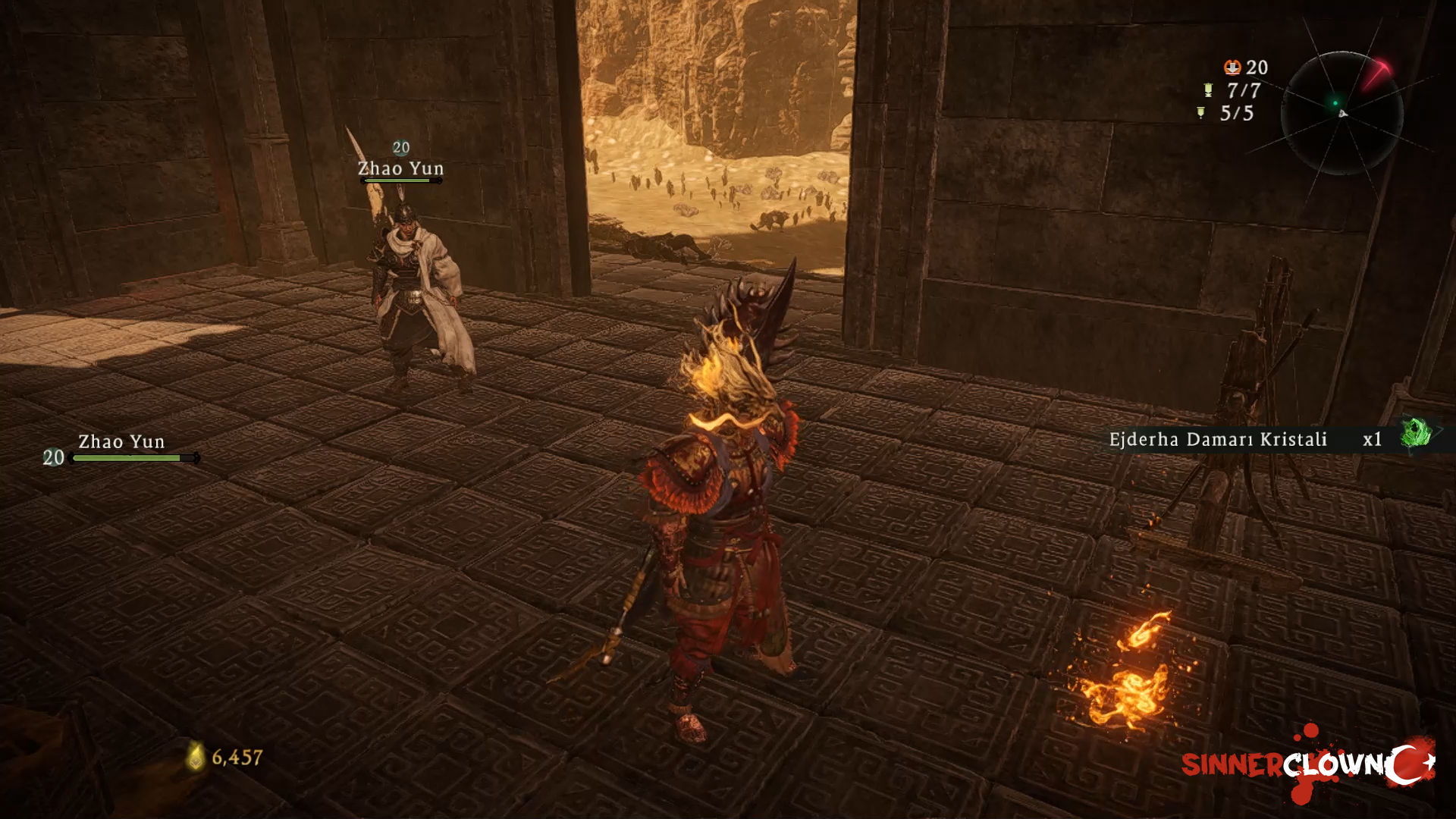Click the SinnerClown channel watermark
The image size is (1456, 819).
point(1307,764)
